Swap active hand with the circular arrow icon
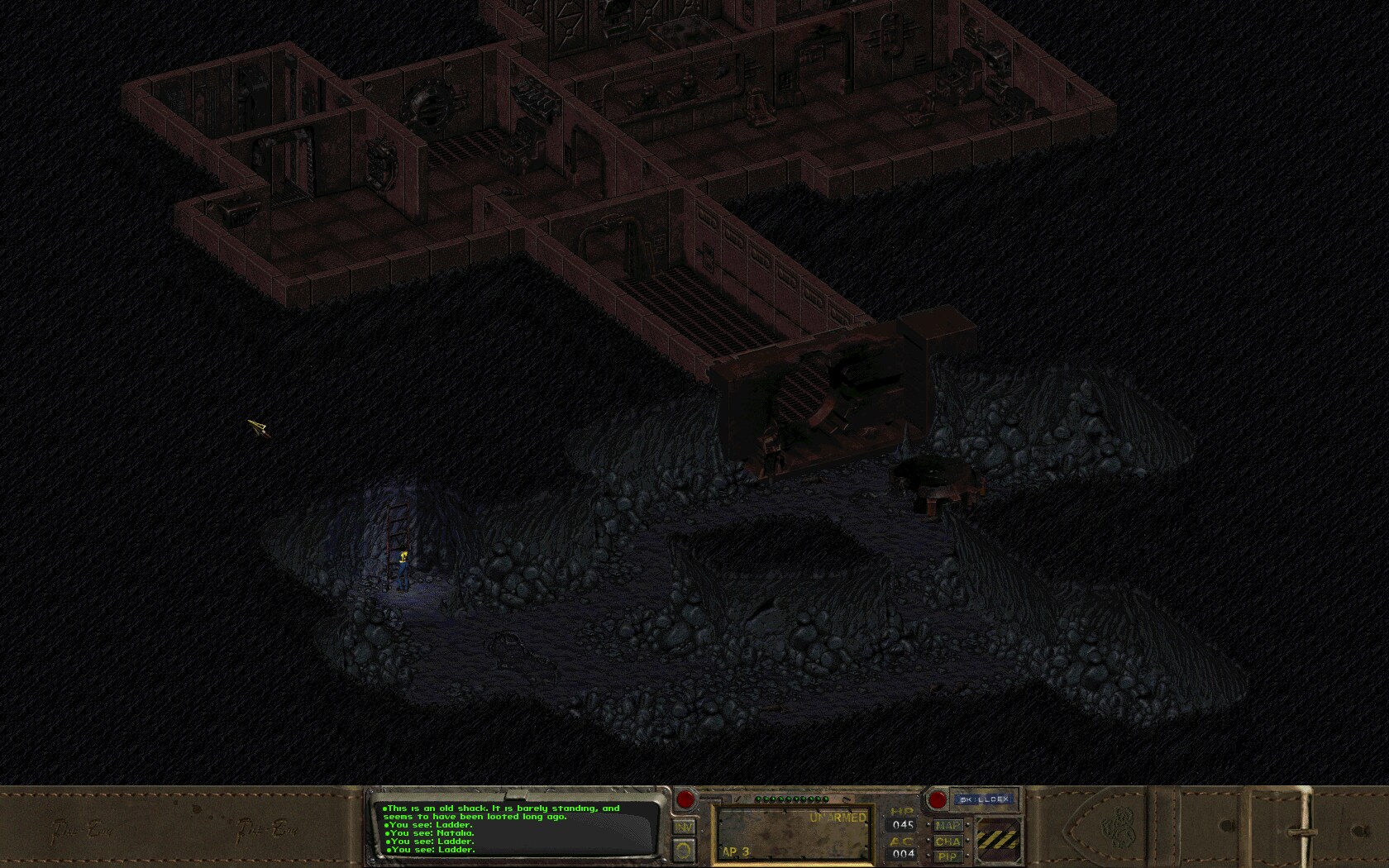The height and width of the screenshot is (868, 1389). tap(685, 850)
